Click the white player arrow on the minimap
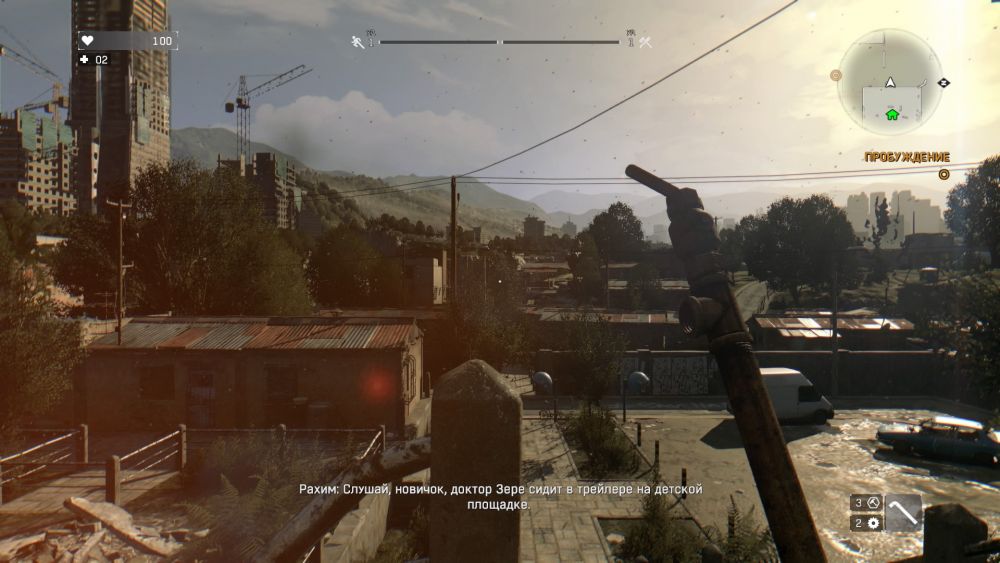 point(890,81)
